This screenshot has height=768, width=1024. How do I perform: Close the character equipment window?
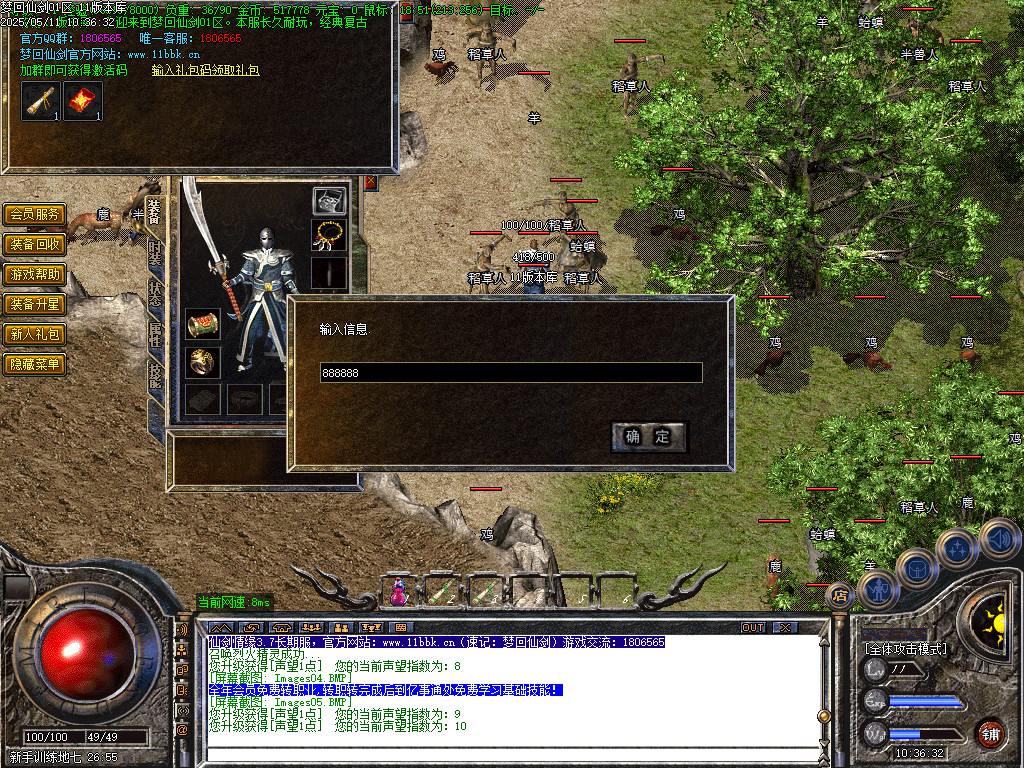tap(371, 182)
